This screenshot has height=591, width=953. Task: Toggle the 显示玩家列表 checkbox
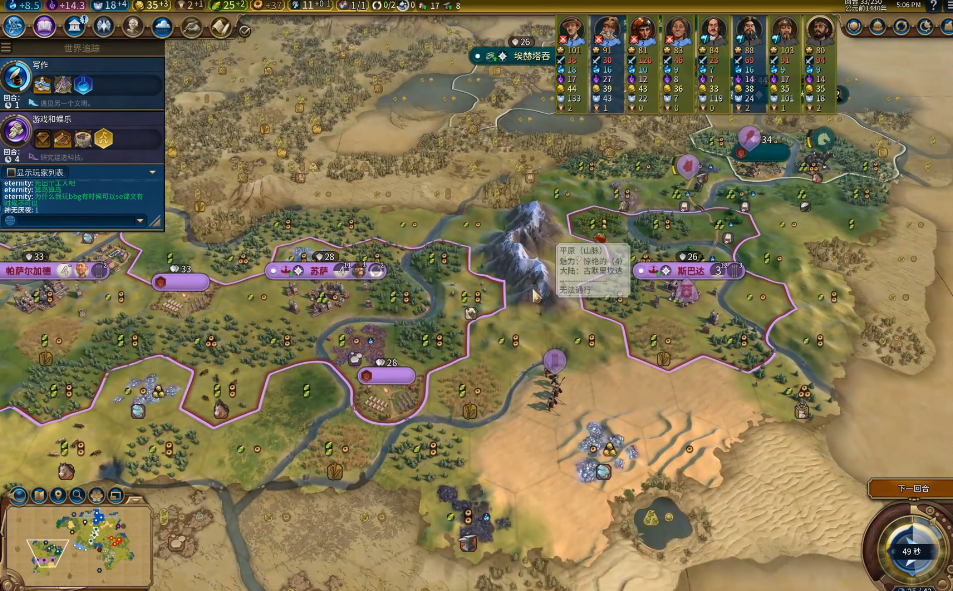[10, 173]
